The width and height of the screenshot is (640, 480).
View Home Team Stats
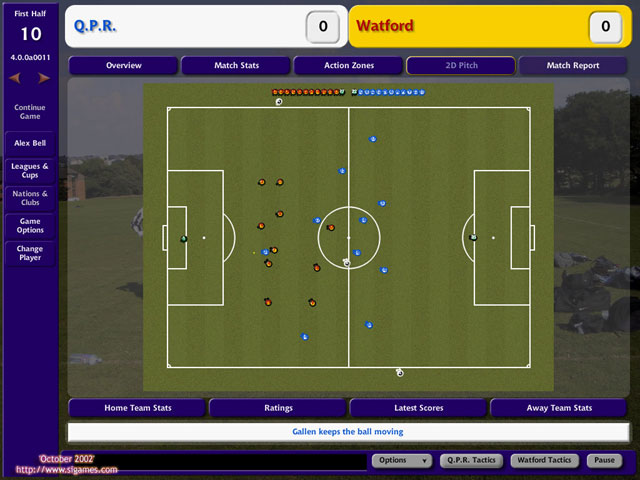(137, 408)
